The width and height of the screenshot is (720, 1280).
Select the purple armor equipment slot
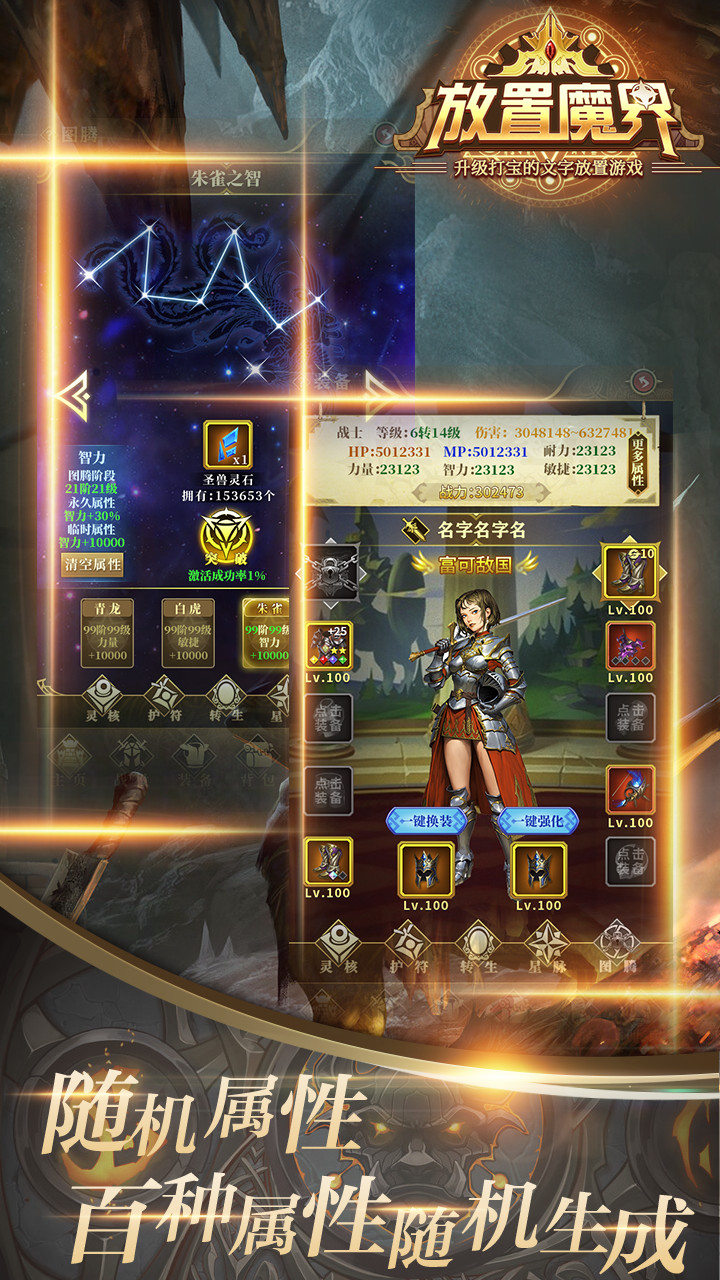(630, 646)
